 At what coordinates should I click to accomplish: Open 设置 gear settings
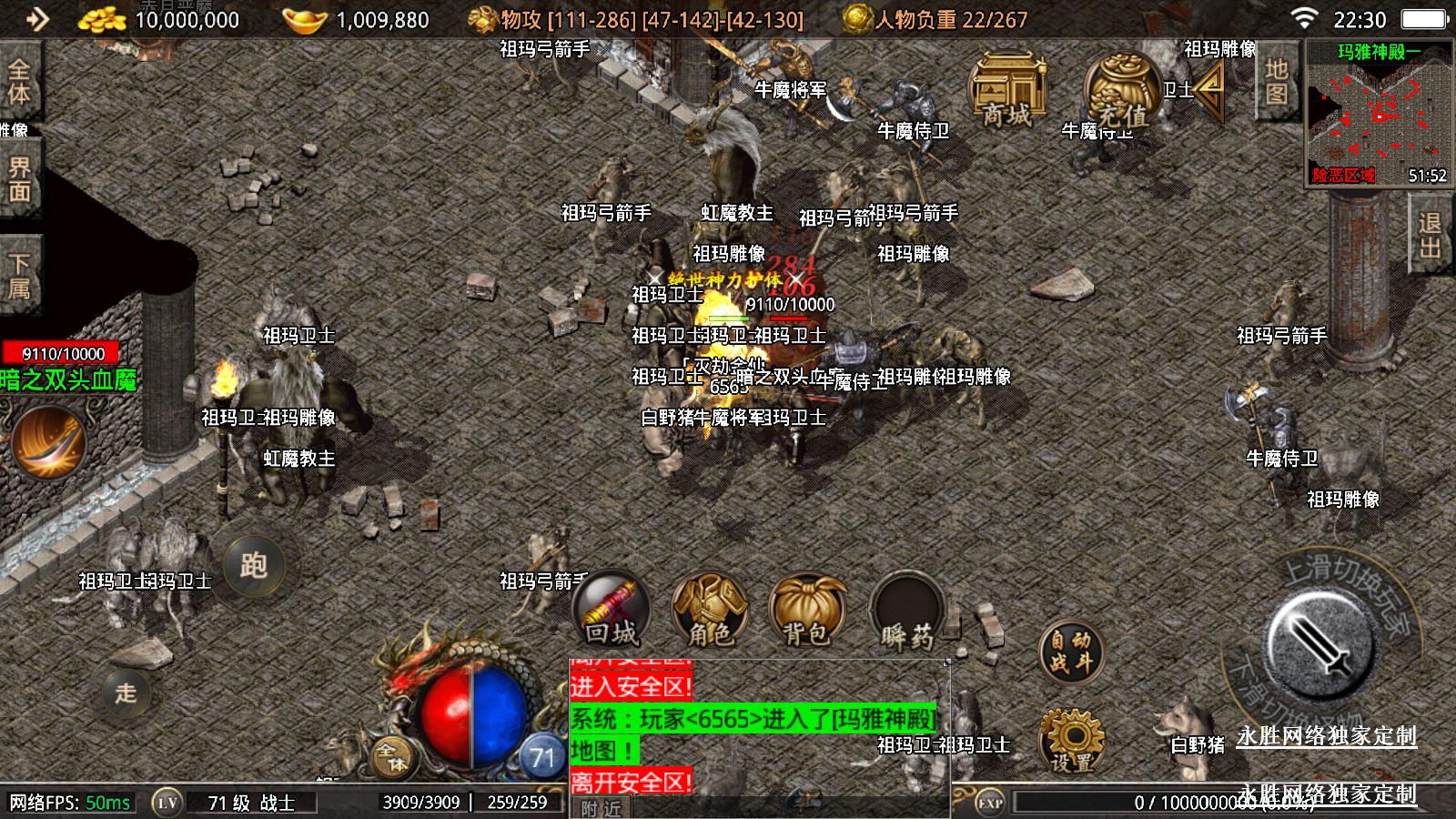(1071, 742)
